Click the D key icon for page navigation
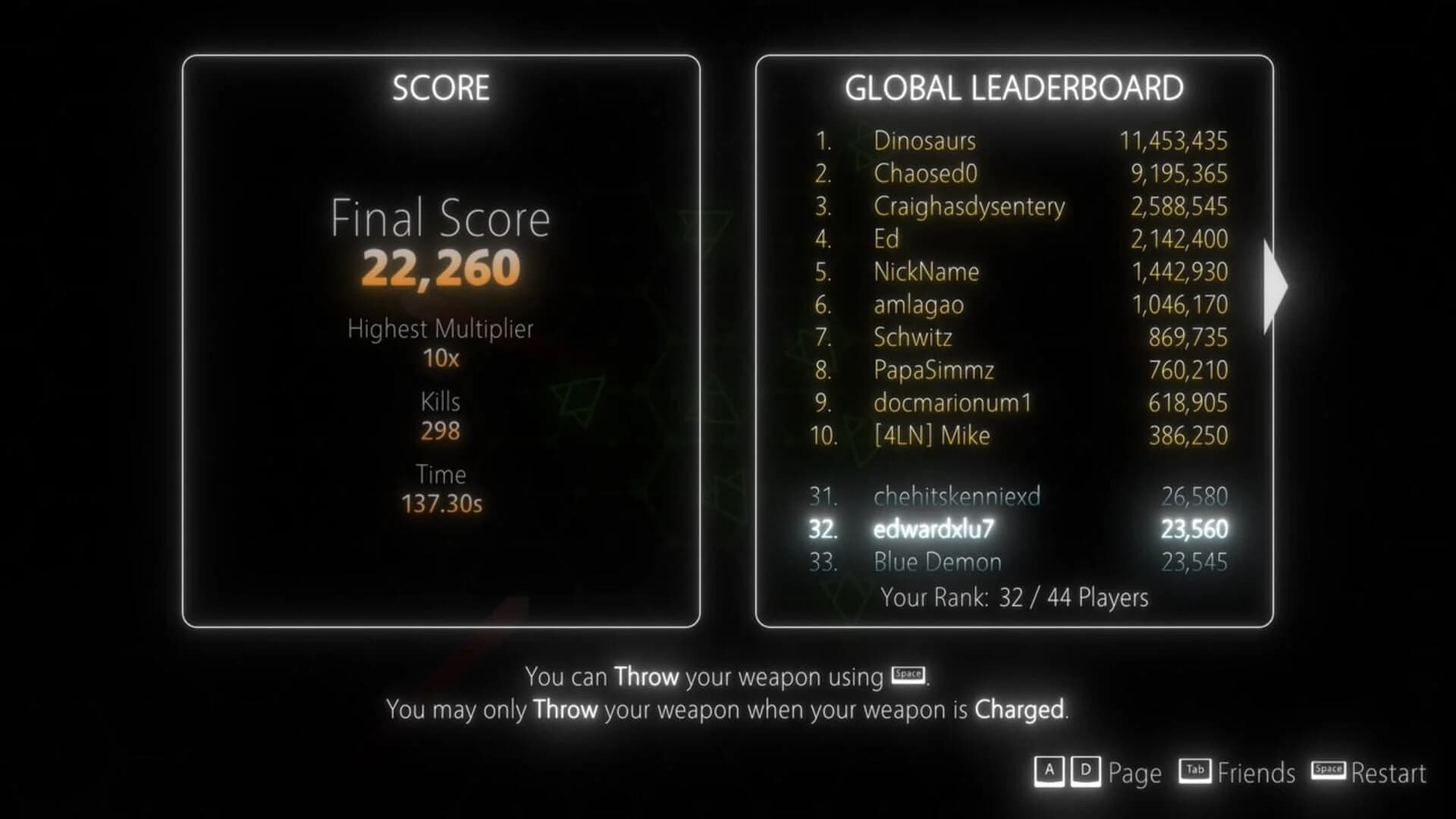This screenshot has height=819, width=1456. 1086,771
